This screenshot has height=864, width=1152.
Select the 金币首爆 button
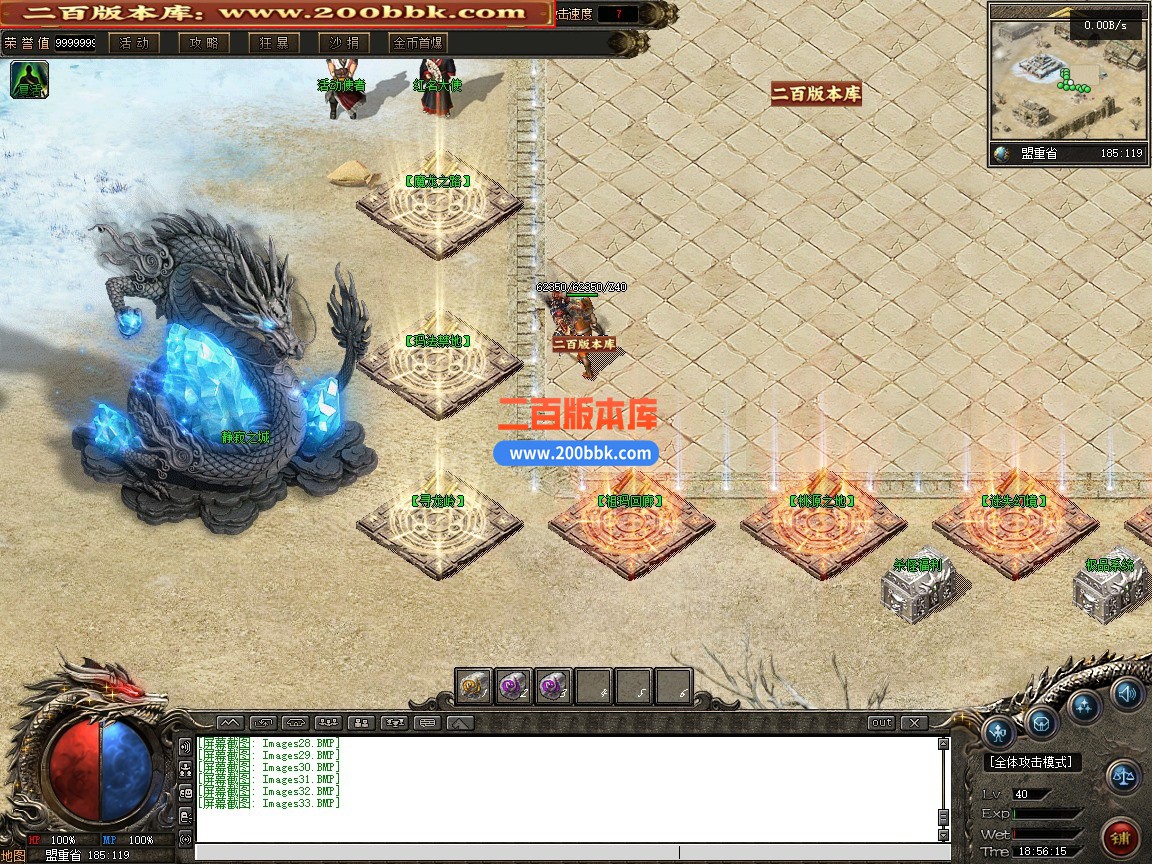click(418, 43)
